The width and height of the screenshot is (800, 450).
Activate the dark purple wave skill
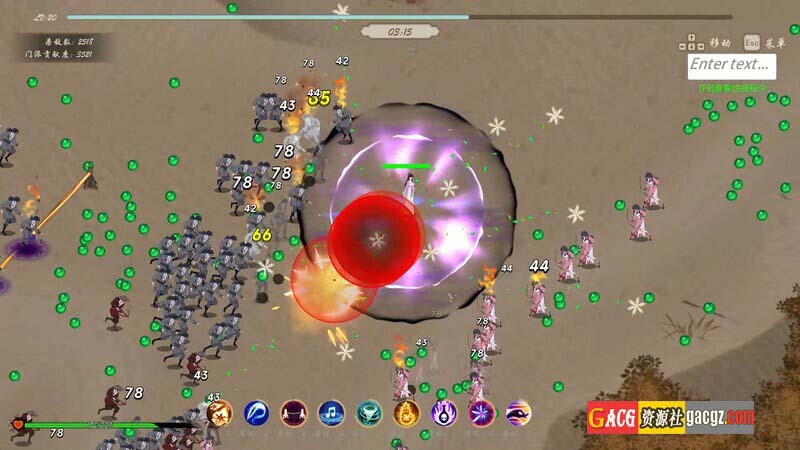coord(519,412)
